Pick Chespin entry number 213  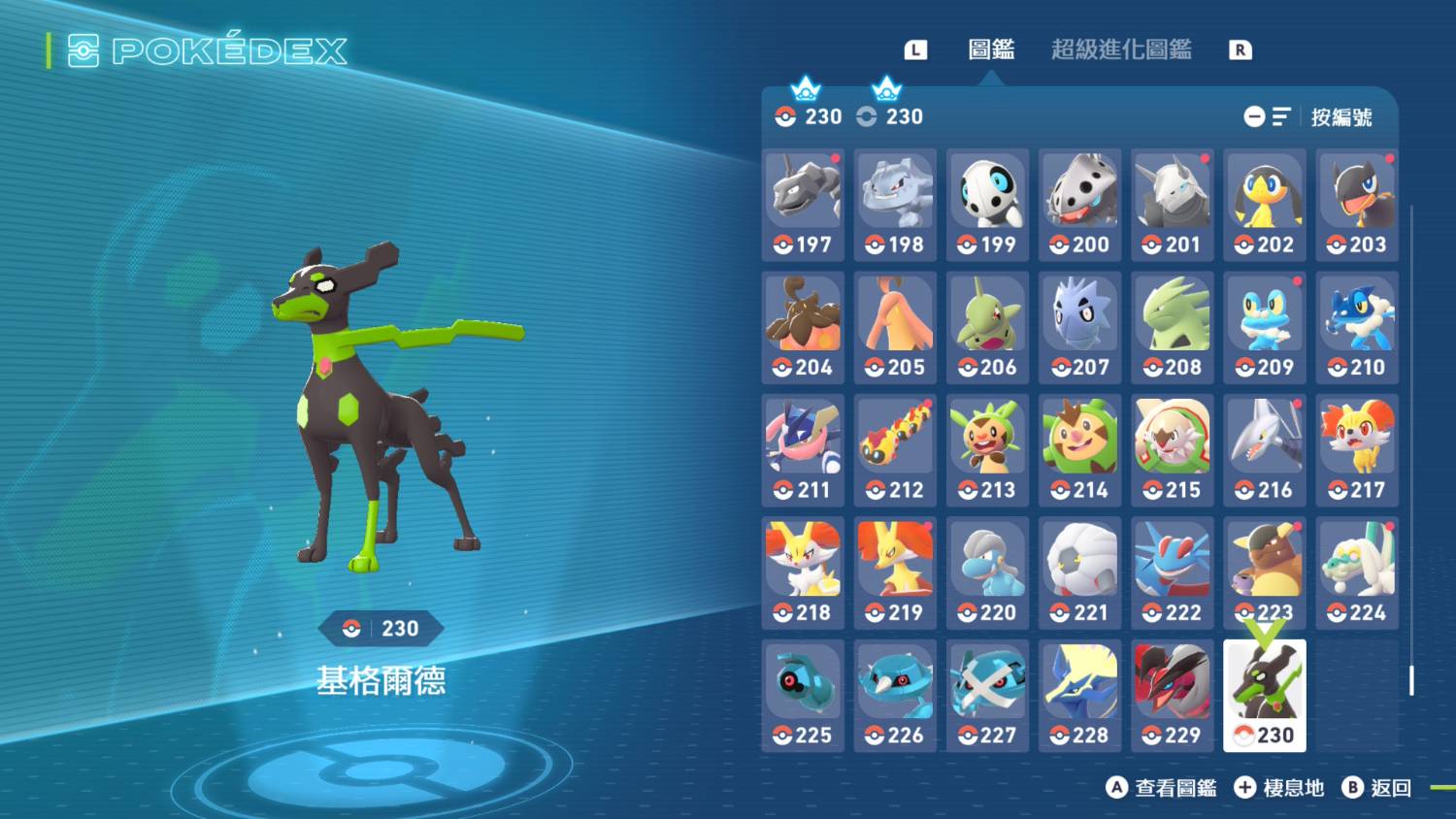tap(987, 450)
